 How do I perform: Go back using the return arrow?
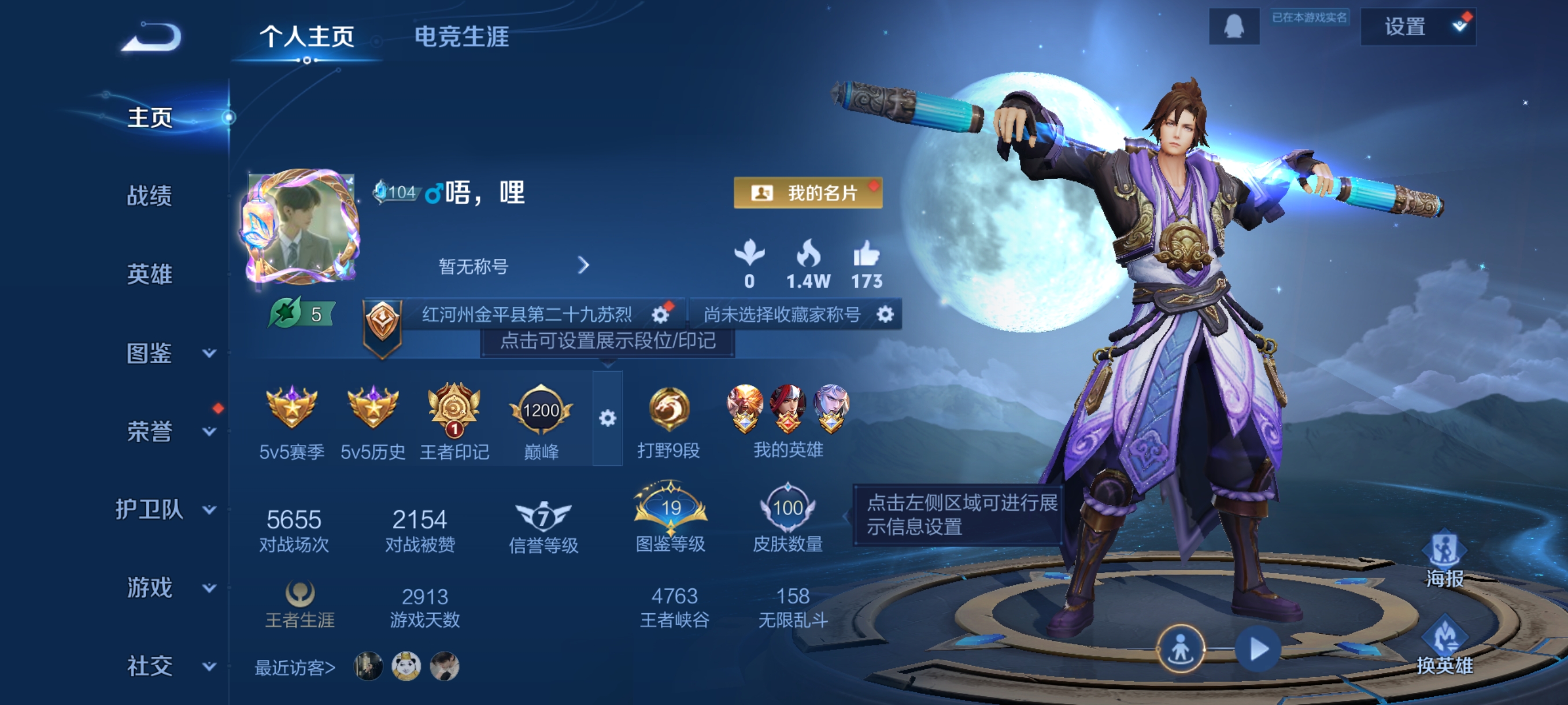[151, 36]
